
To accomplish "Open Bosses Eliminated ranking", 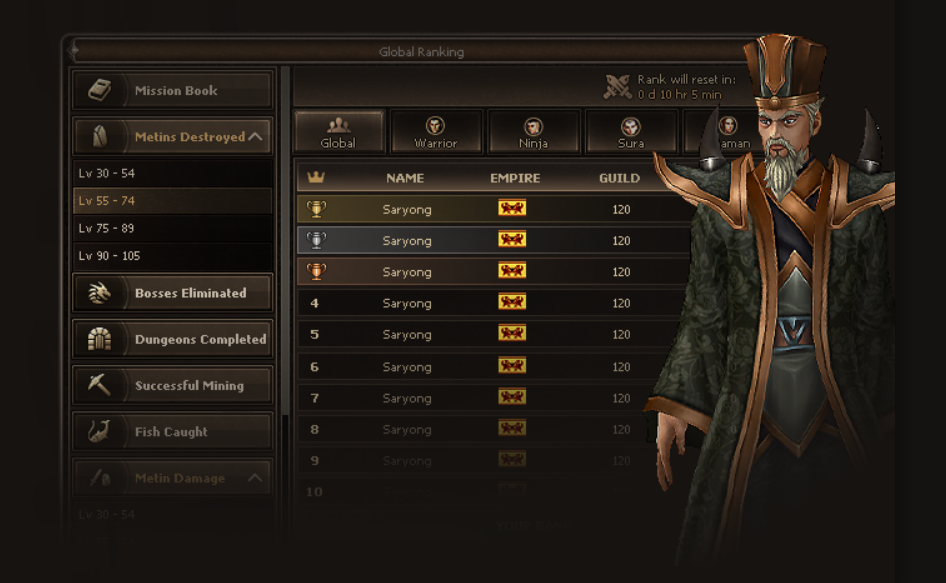I will pyautogui.click(x=172, y=293).
